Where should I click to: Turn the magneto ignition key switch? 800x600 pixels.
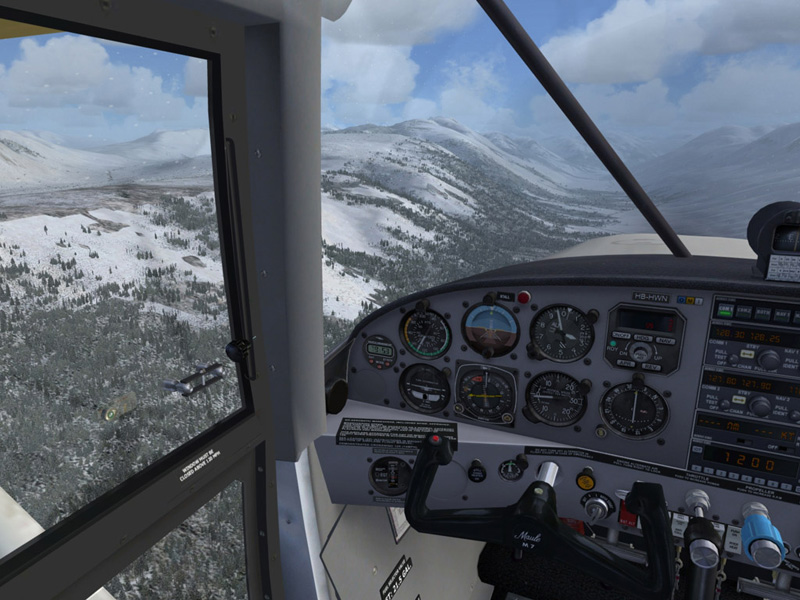click(597, 505)
